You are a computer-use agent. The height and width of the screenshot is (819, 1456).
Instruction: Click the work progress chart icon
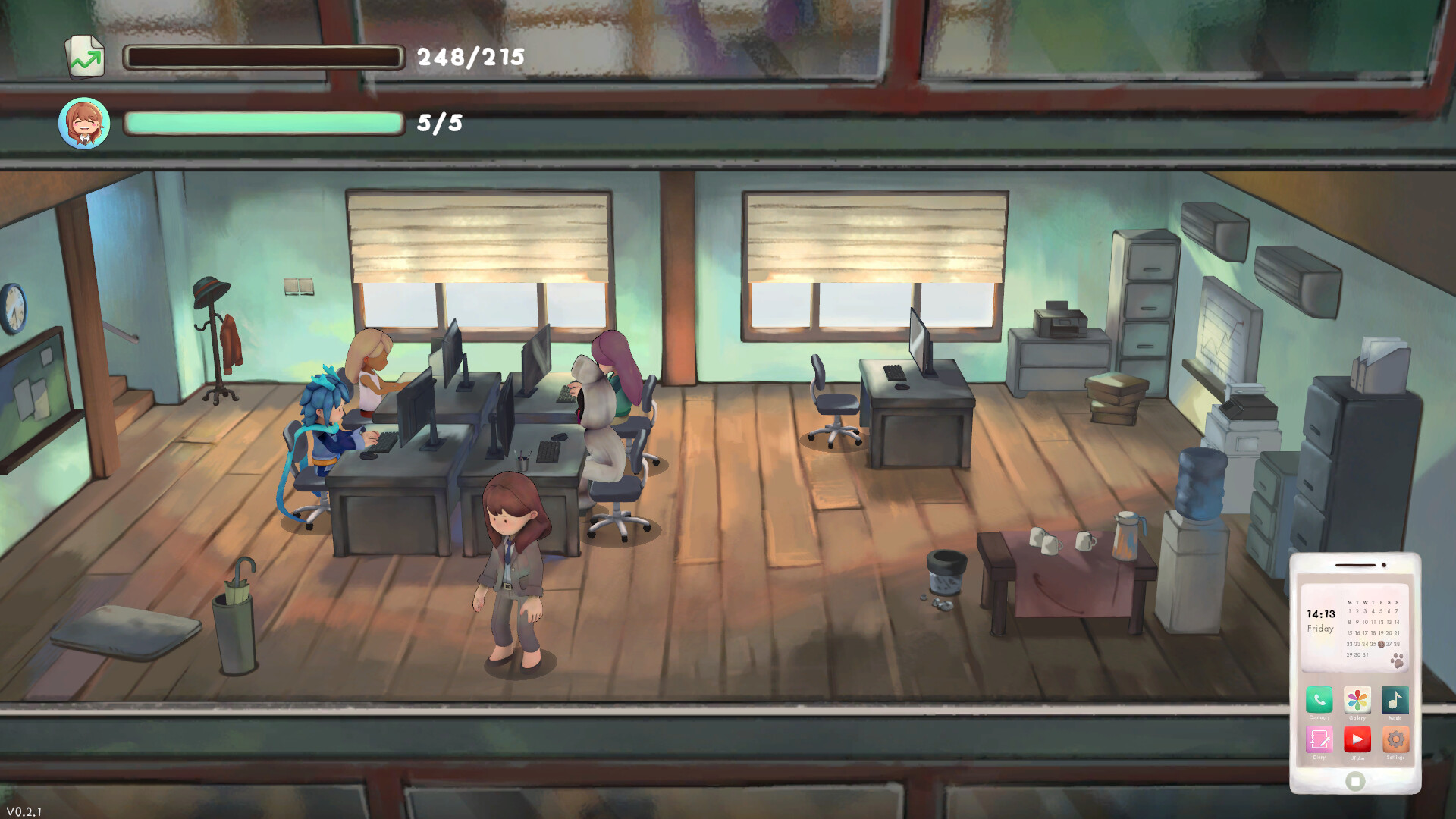[85, 58]
